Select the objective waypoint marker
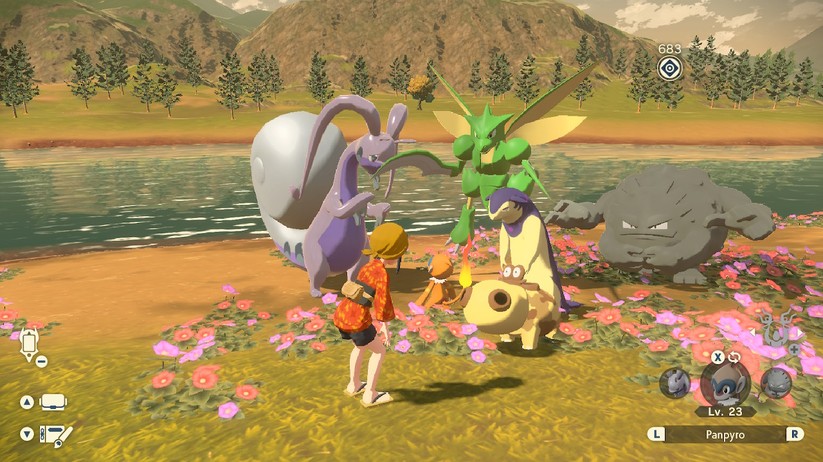Screen dimensions: 823x462 click(x=670, y=67)
